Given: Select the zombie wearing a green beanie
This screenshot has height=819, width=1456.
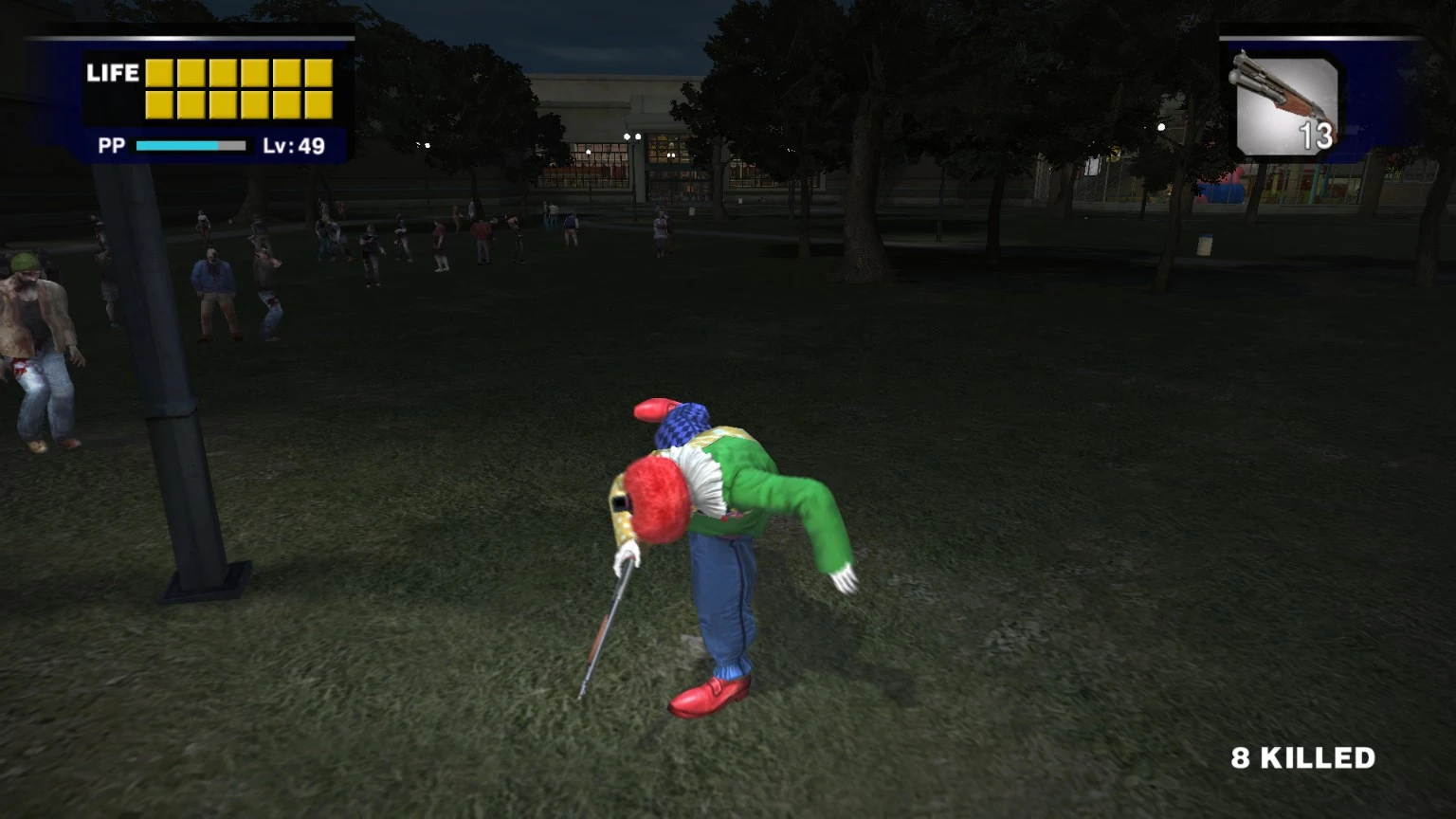Looking at the screenshot, I should (26, 263).
